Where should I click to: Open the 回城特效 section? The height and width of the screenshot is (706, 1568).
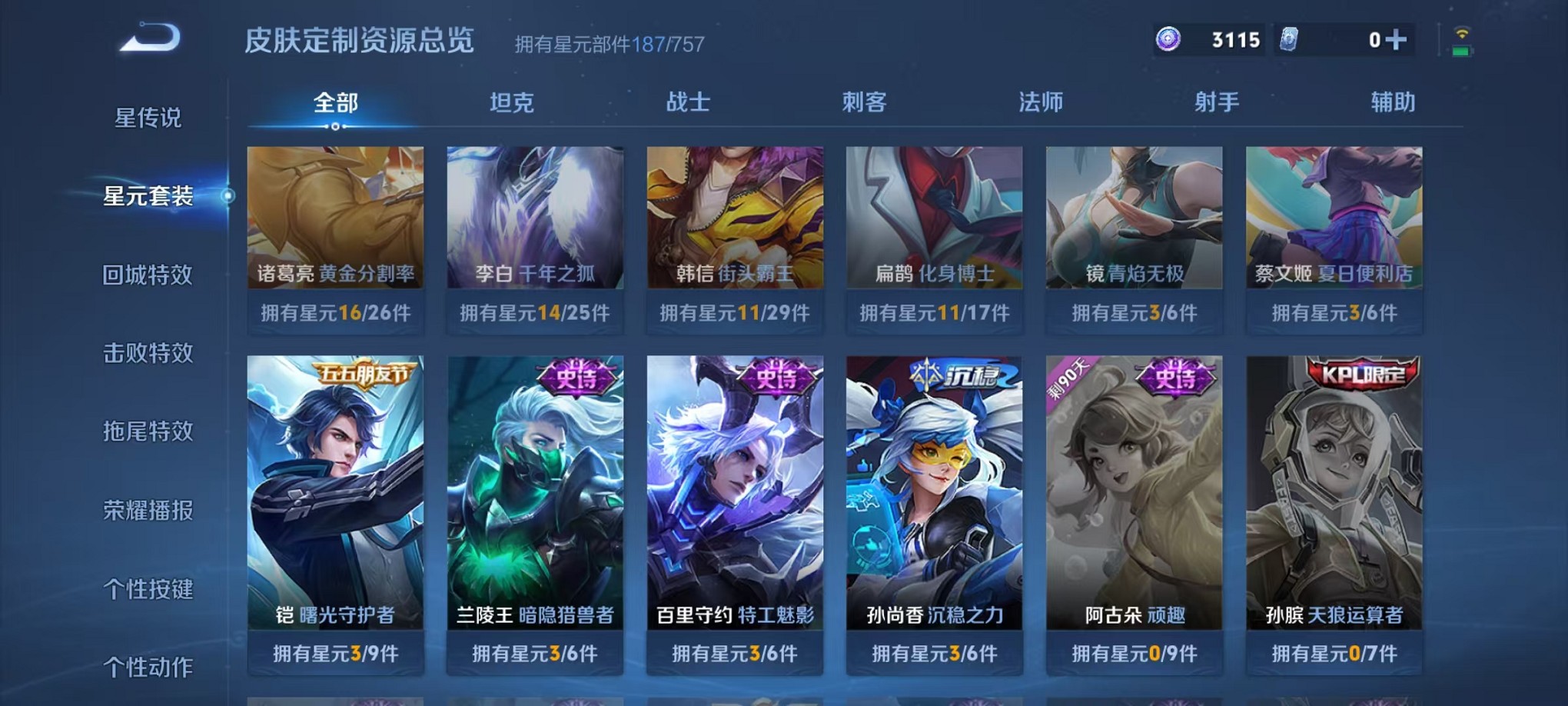[148, 275]
